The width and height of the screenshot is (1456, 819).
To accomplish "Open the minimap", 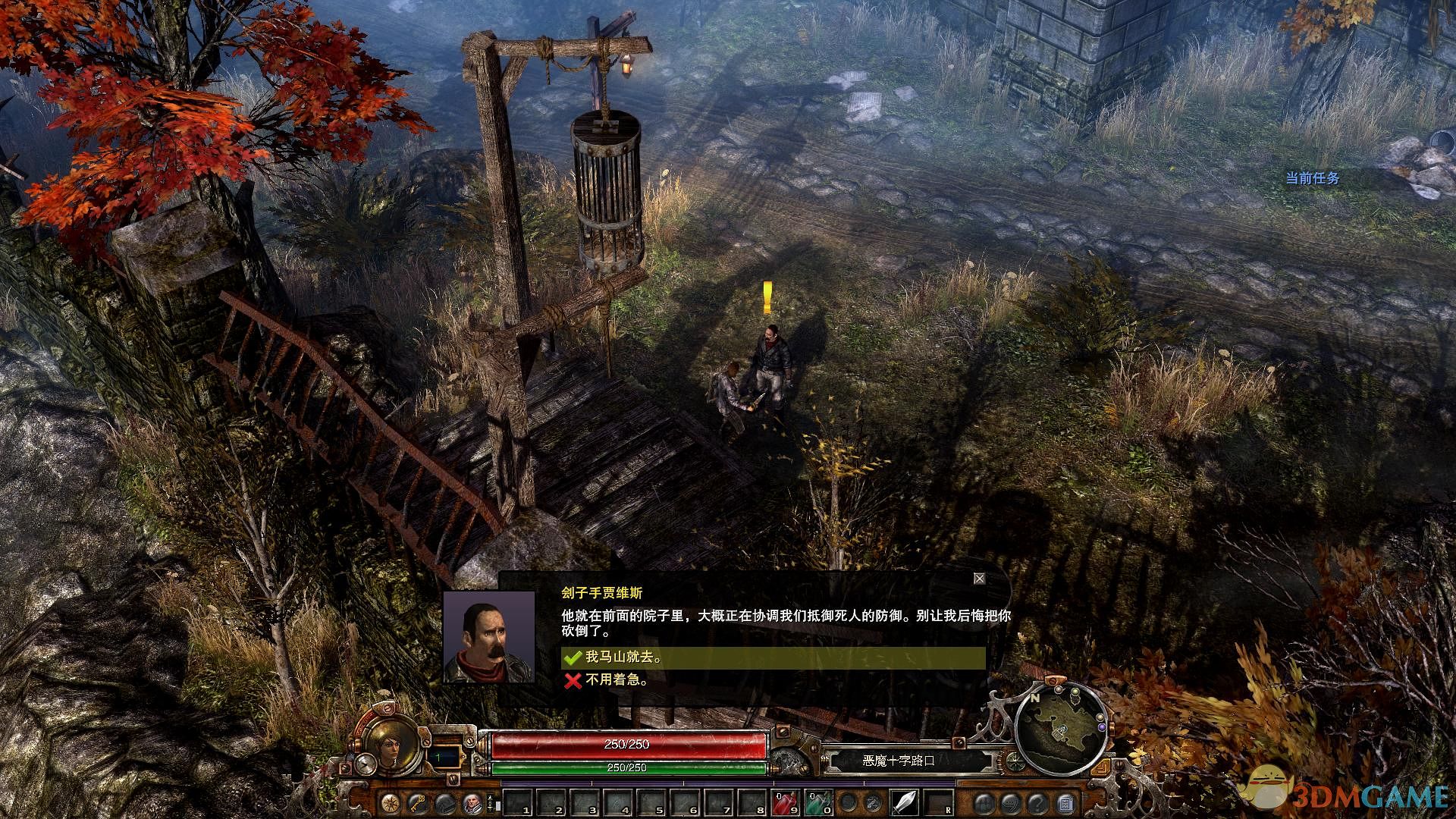I will [1063, 728].
